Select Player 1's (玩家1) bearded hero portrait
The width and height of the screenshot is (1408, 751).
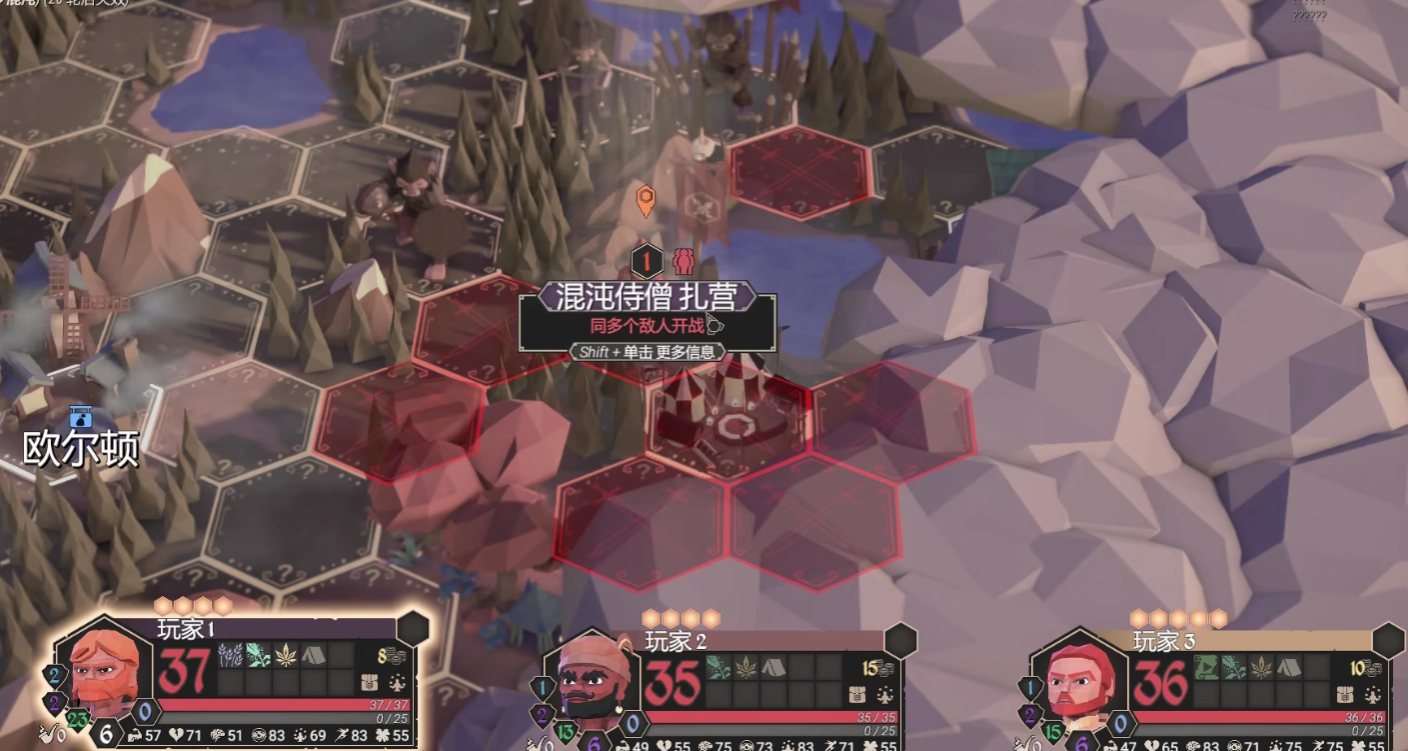pyautogui.click(x=102, y=668)
